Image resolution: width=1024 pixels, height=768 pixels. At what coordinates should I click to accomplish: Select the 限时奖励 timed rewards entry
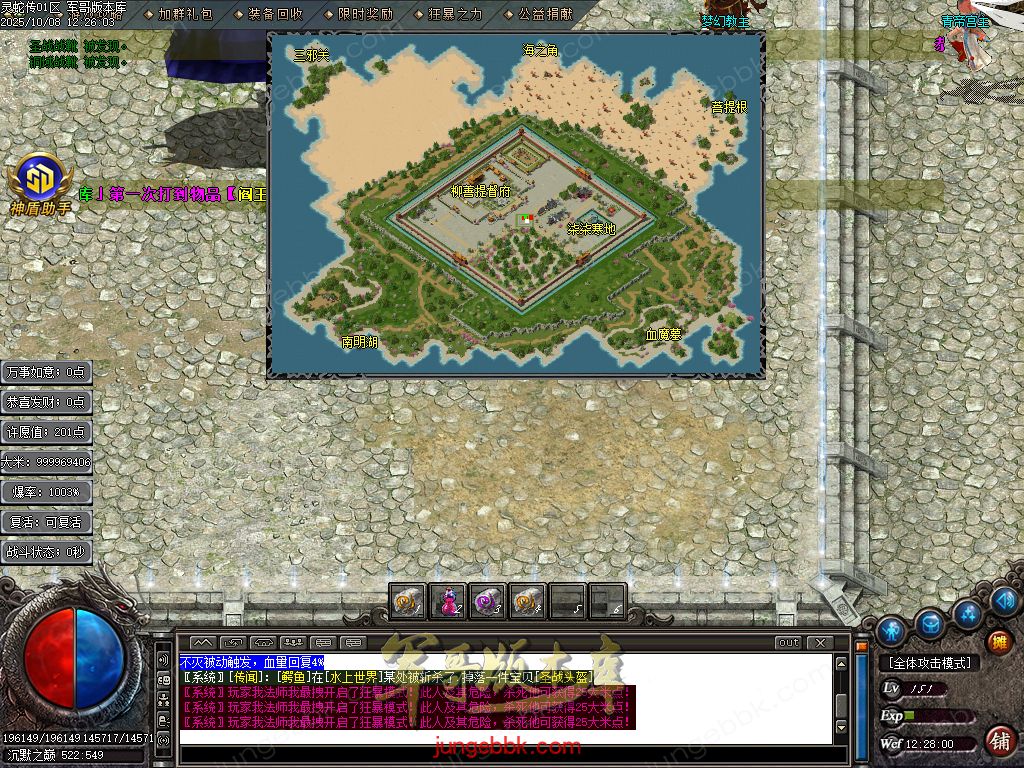(x=364, y=14)
